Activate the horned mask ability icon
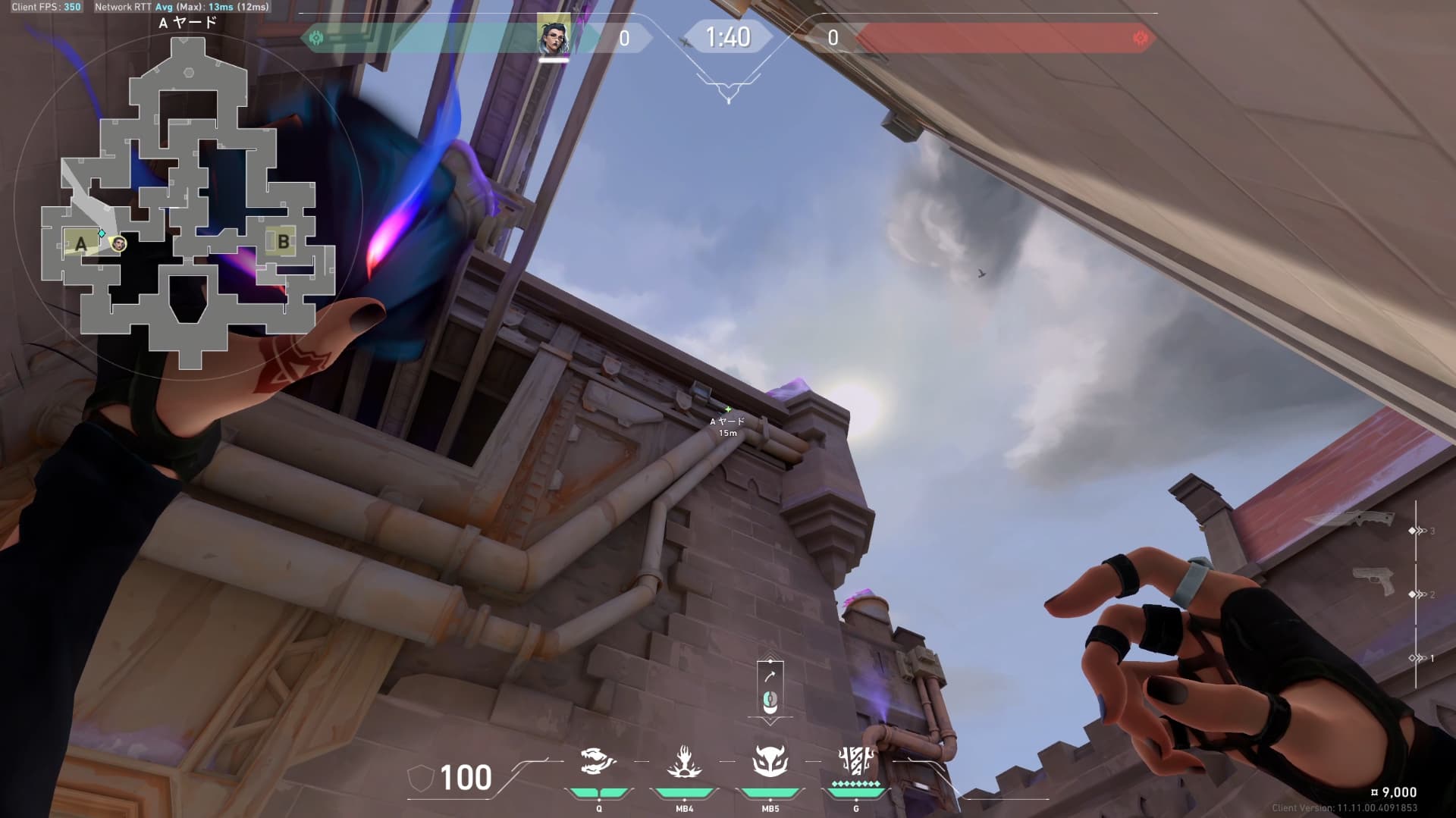 coord(770,761)
